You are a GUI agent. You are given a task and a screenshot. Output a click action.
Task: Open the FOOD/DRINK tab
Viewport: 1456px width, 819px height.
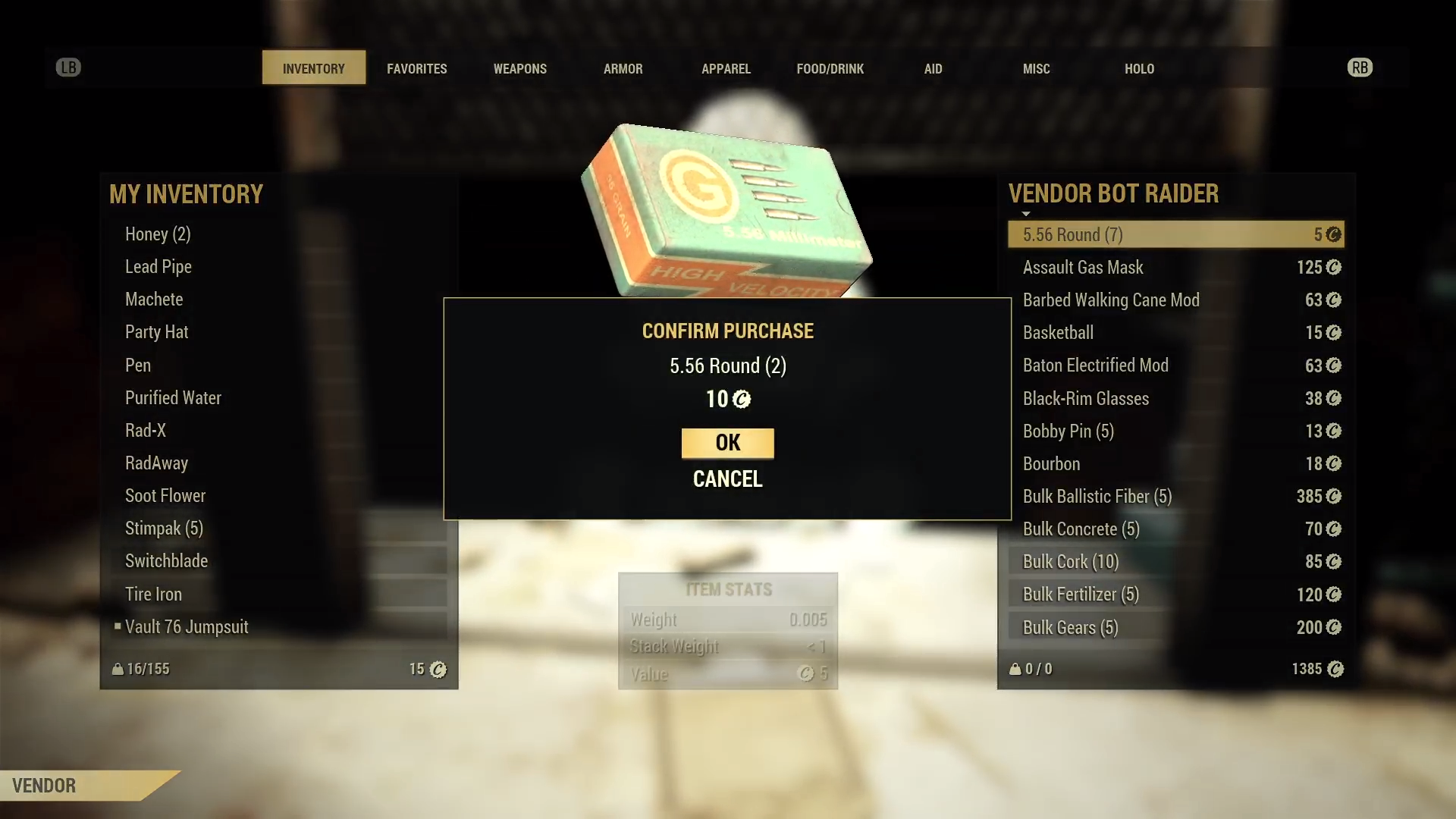pyautogui.click(x=830, y=68)
